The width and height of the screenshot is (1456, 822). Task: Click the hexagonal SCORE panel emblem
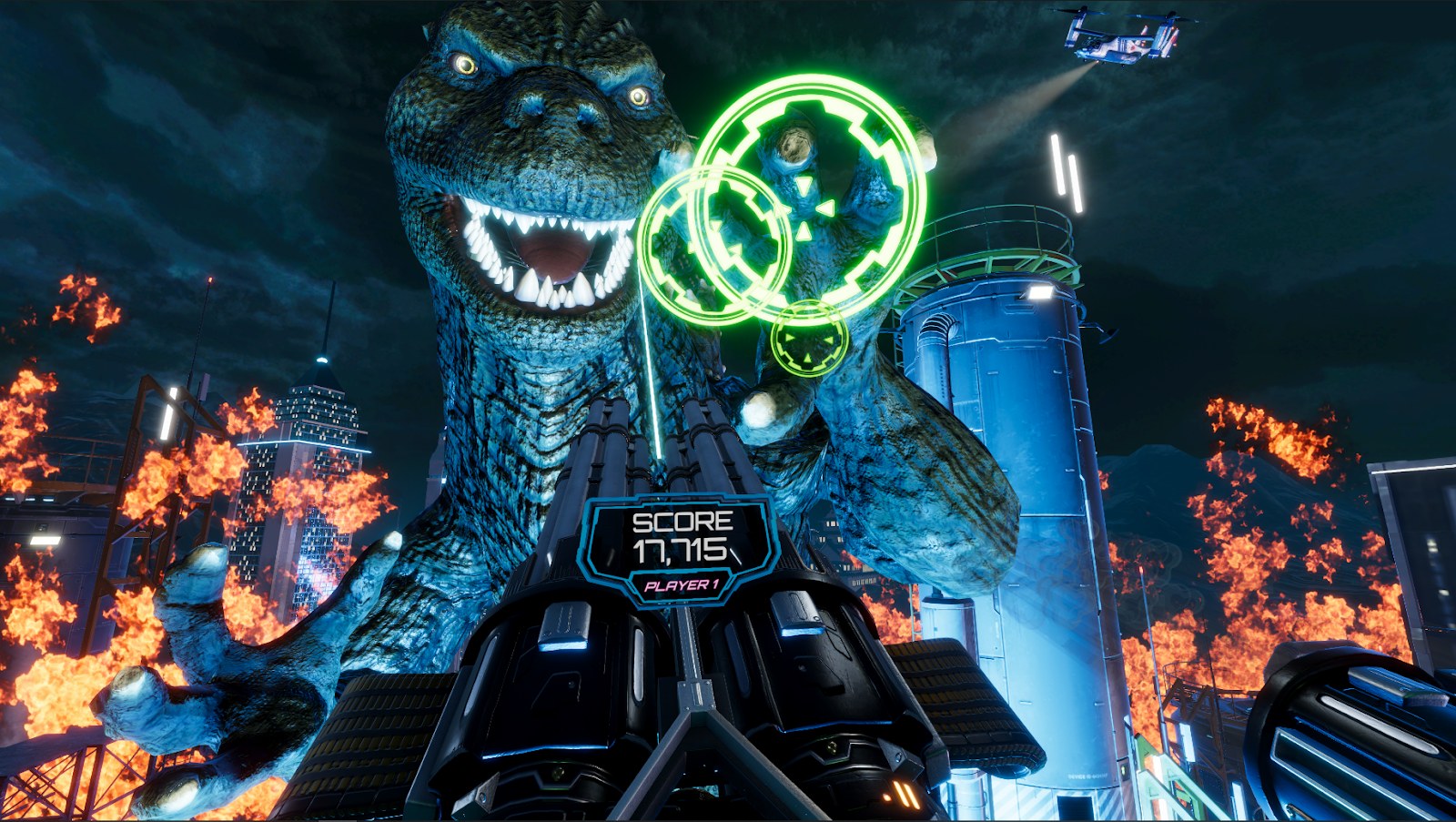coord(681,546)
